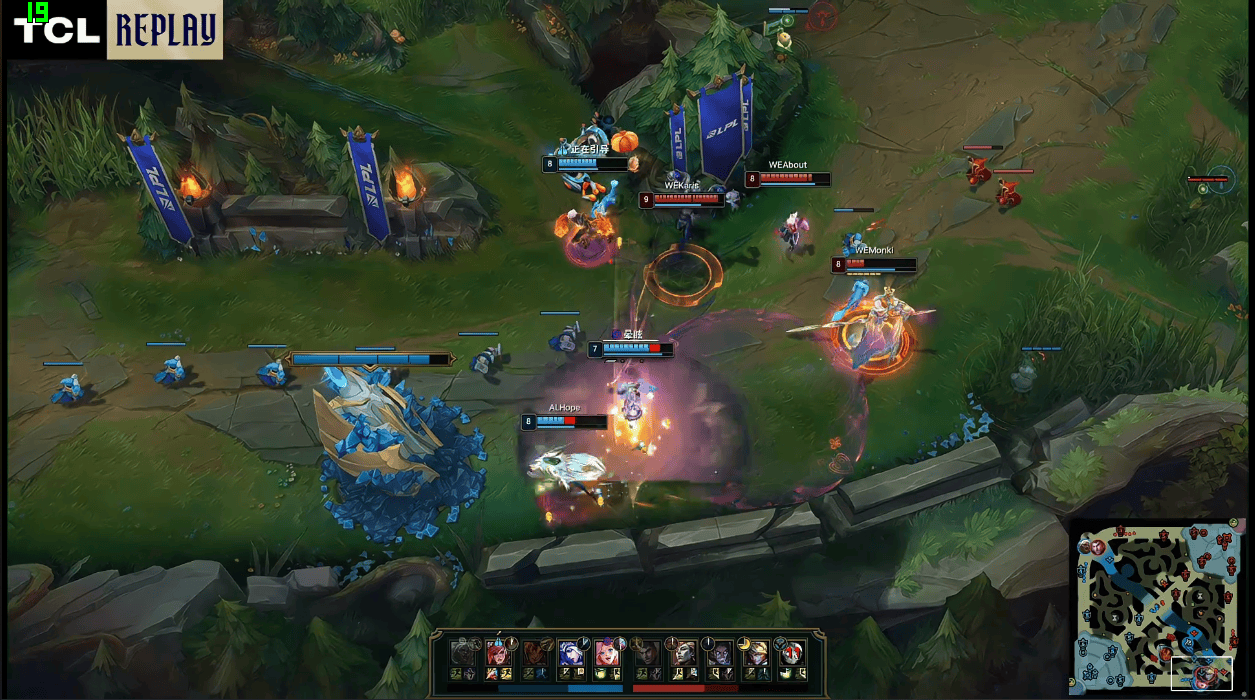The image size is (1255, 700).
Task: Choose the blue-and-white-haired champion portrait
Action: coord(570,652)
